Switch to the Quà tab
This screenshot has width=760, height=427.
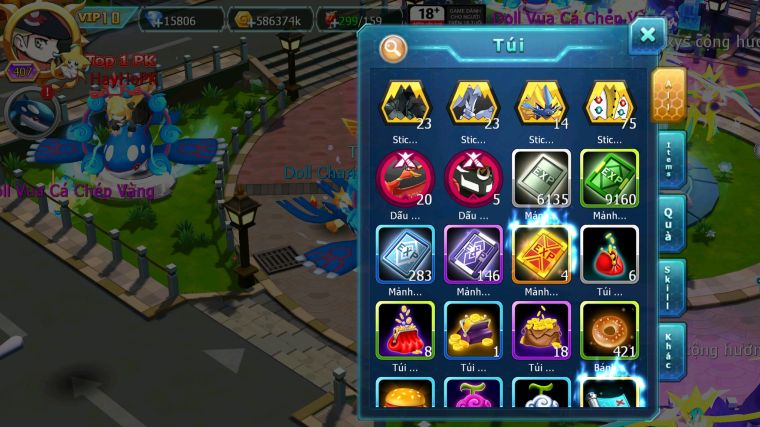670,221
